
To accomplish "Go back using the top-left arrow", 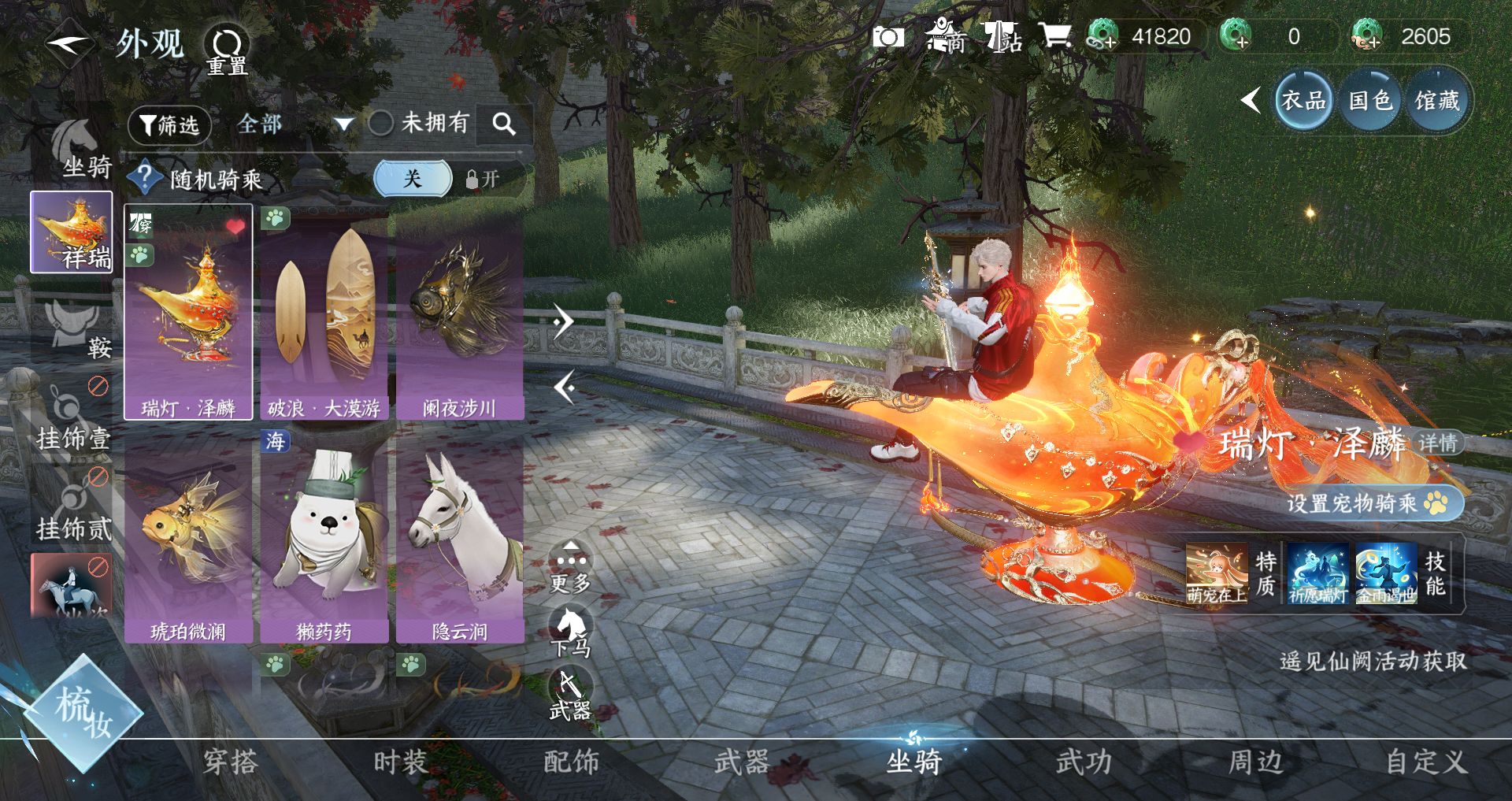I will [x=69, y=43].
